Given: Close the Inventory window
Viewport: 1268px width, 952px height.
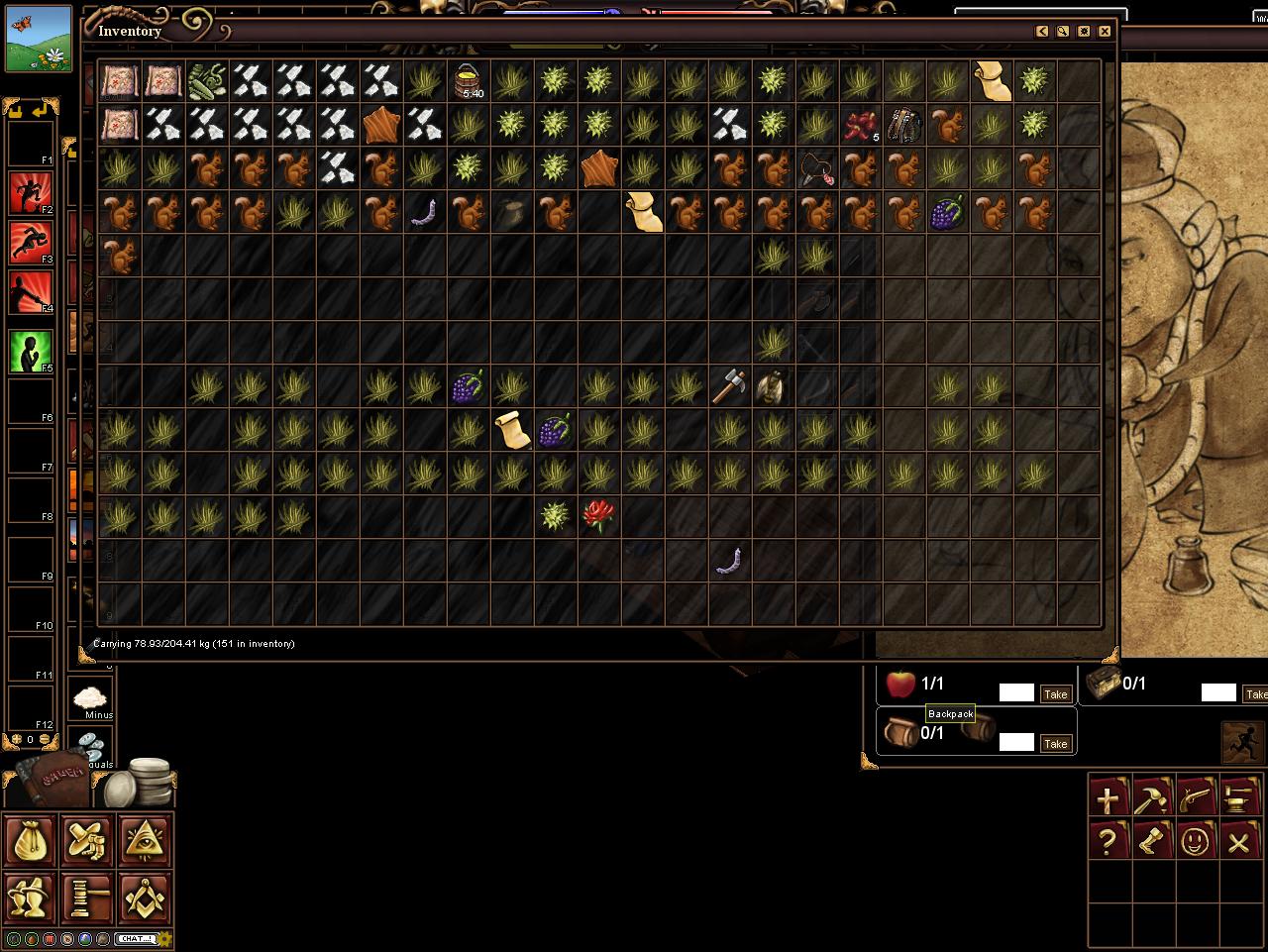Looking at the screenshot, I should click(1105, 32).
